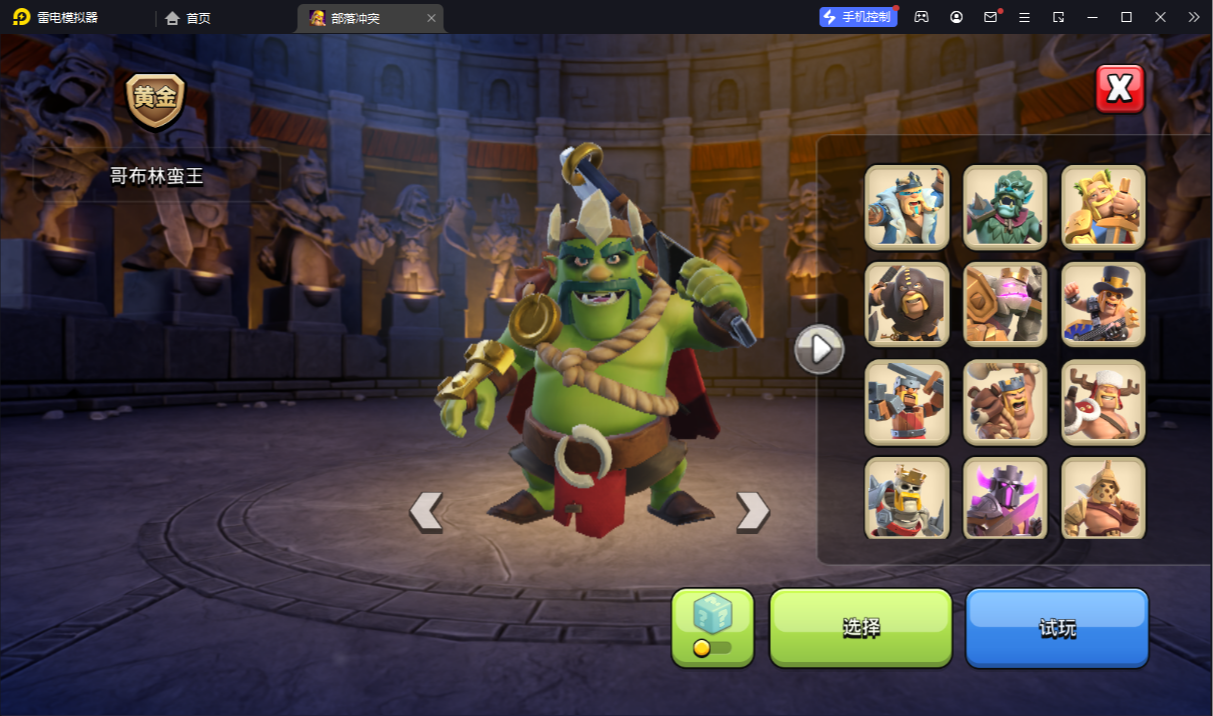Choose the bear-pelt king skin with club
The image size is (1213, 716).
click(x=1005, y=402)
